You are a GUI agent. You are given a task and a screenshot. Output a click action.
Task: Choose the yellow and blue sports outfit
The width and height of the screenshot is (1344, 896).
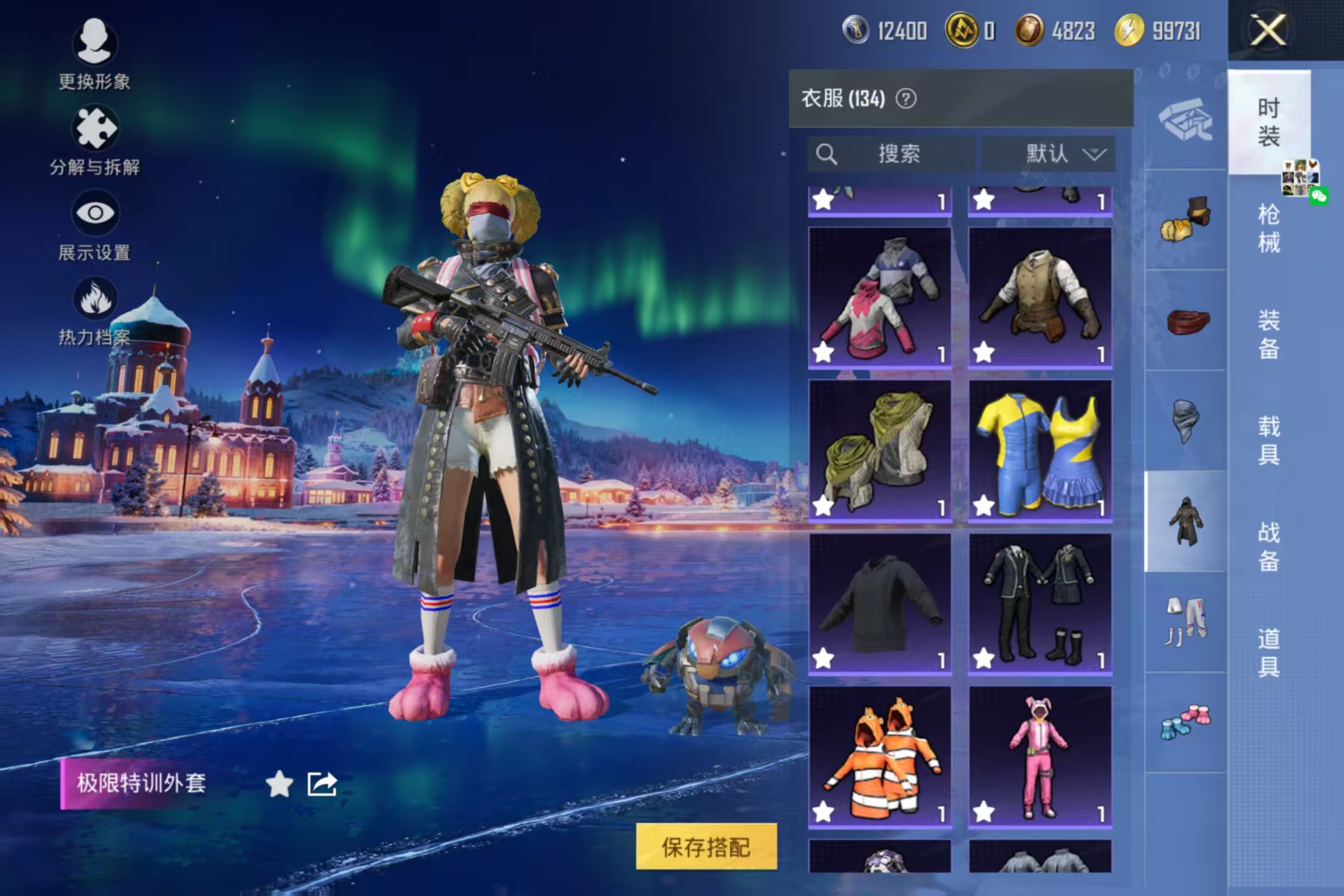click(x=1040, y=451)
